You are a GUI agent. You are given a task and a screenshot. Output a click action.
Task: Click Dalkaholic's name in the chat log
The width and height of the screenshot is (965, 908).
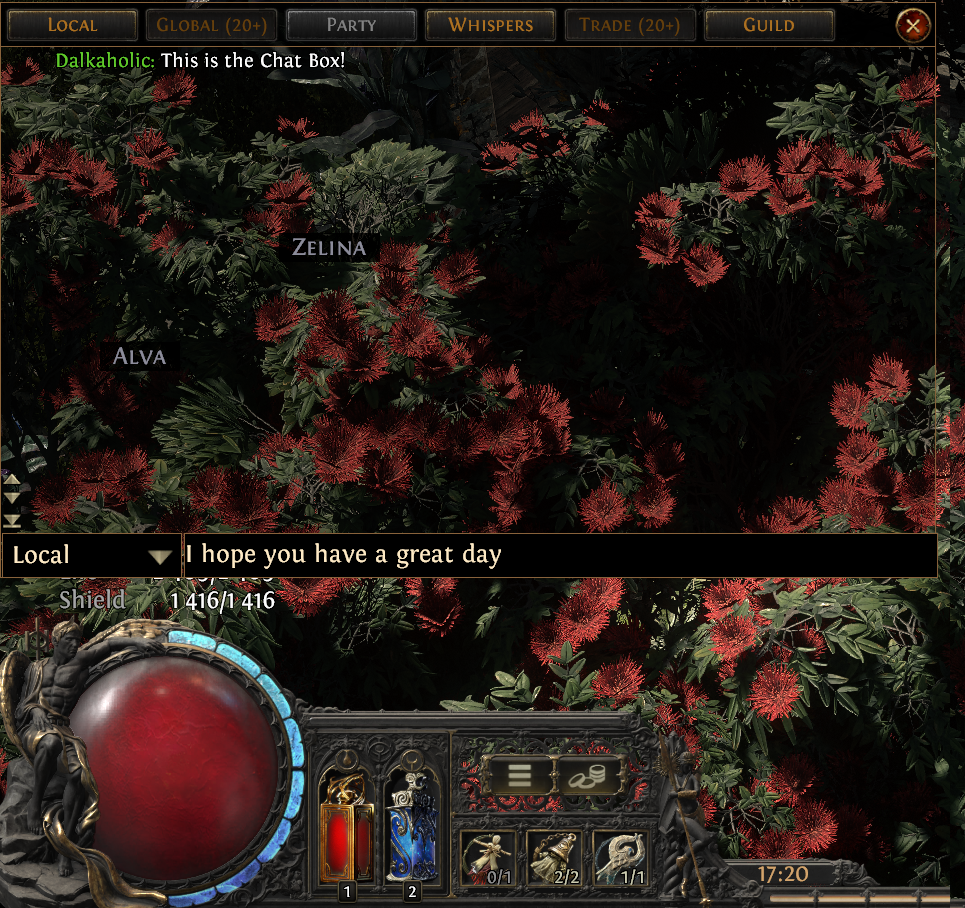(x=105, y=60)
